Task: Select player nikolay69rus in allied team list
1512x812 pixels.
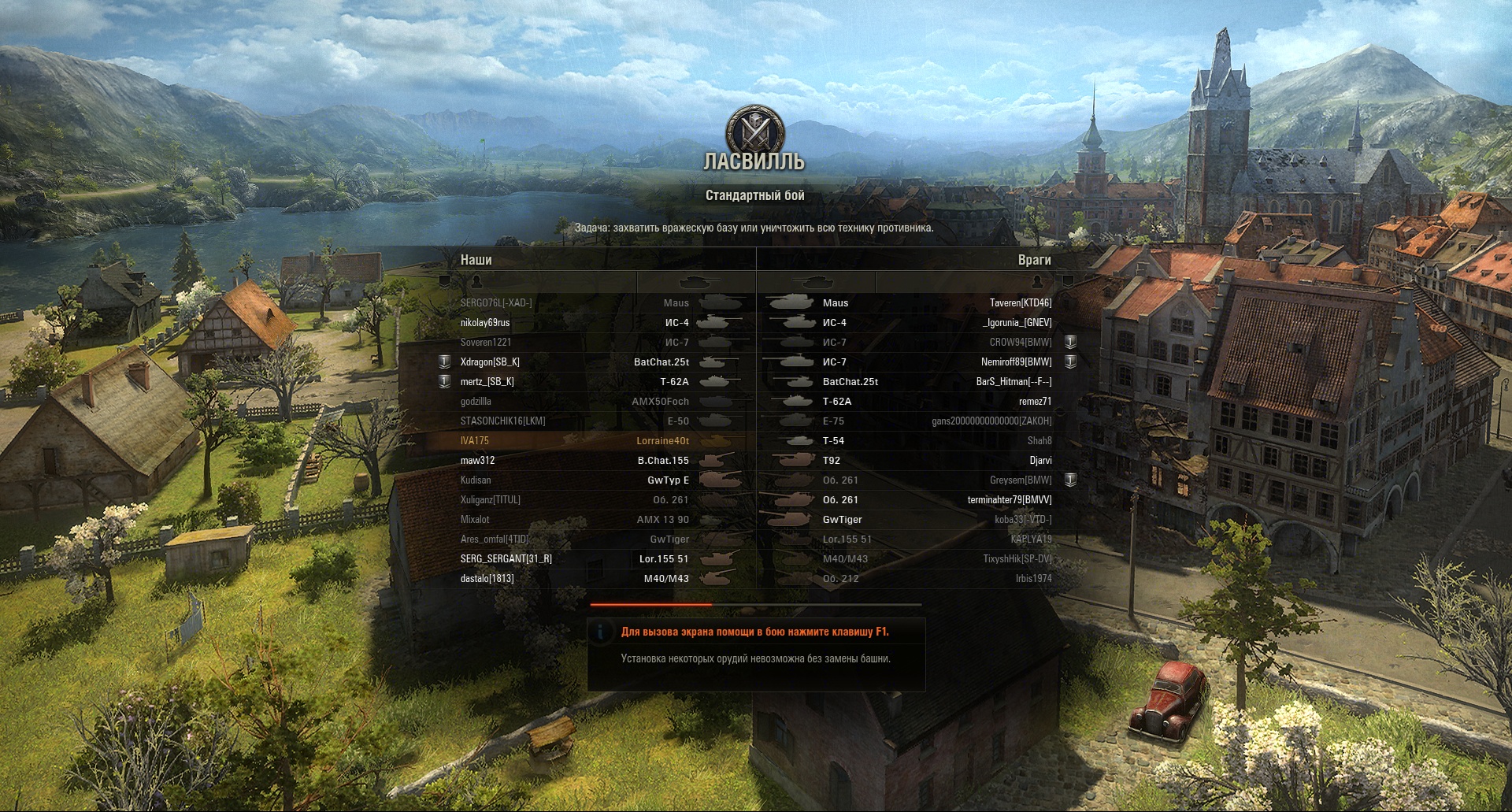Action: (x=485, y=323)
